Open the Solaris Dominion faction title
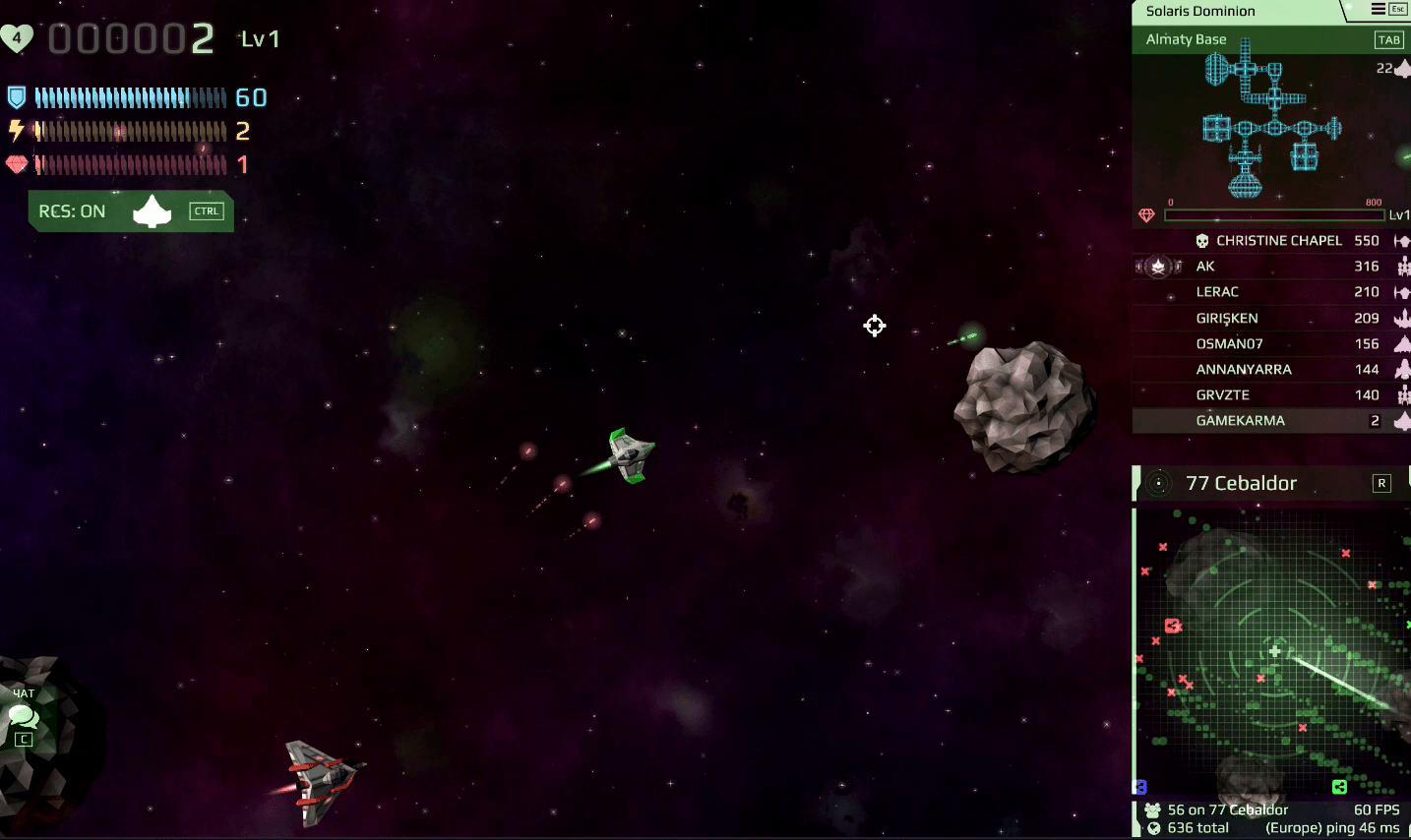This screenshot has width=1411, height=840. [x=1200, y=11]
